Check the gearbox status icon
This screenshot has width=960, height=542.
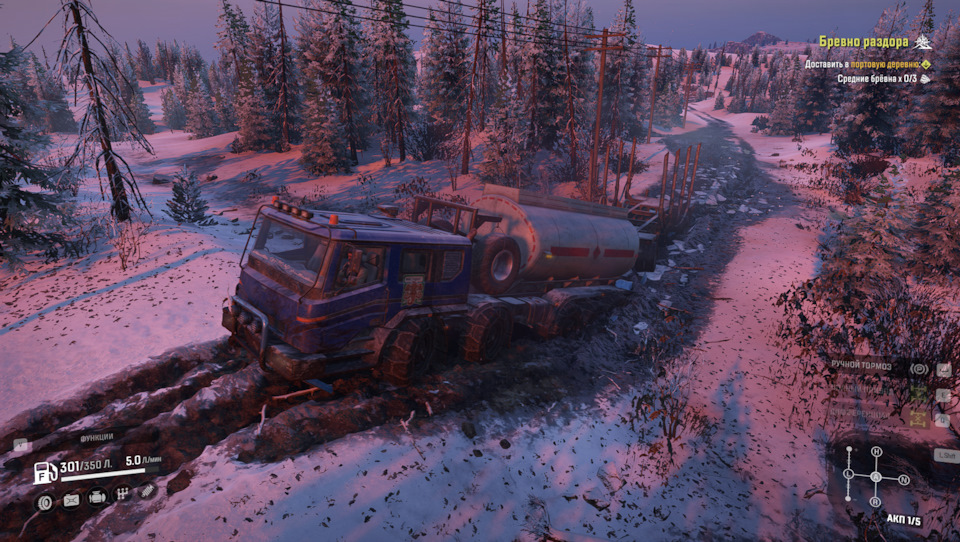122,493
